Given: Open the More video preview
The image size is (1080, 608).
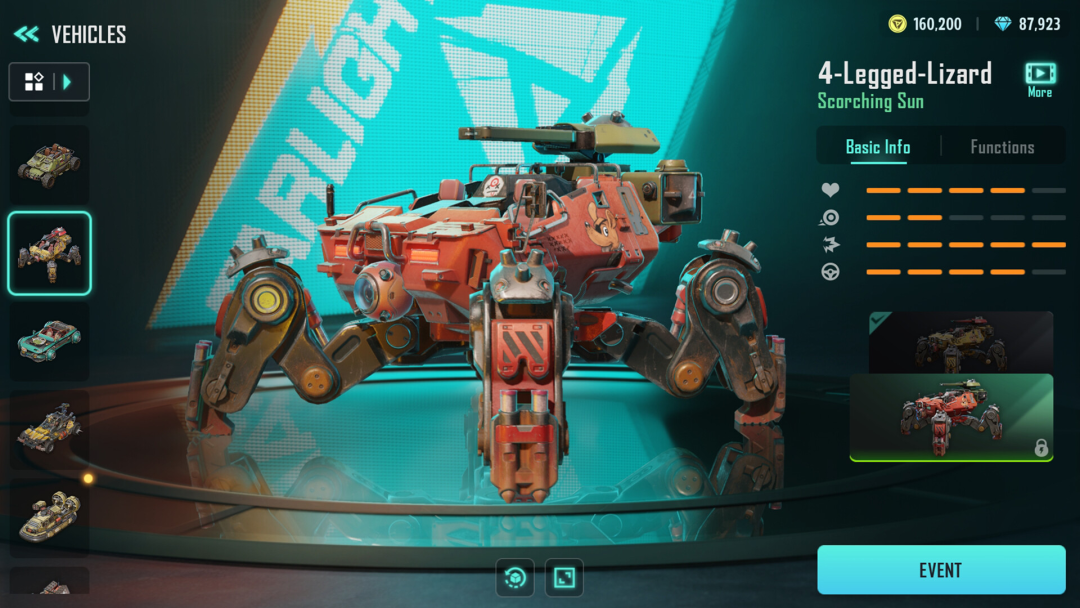Looking at the screenshot, I should [x=1040, y=78].
